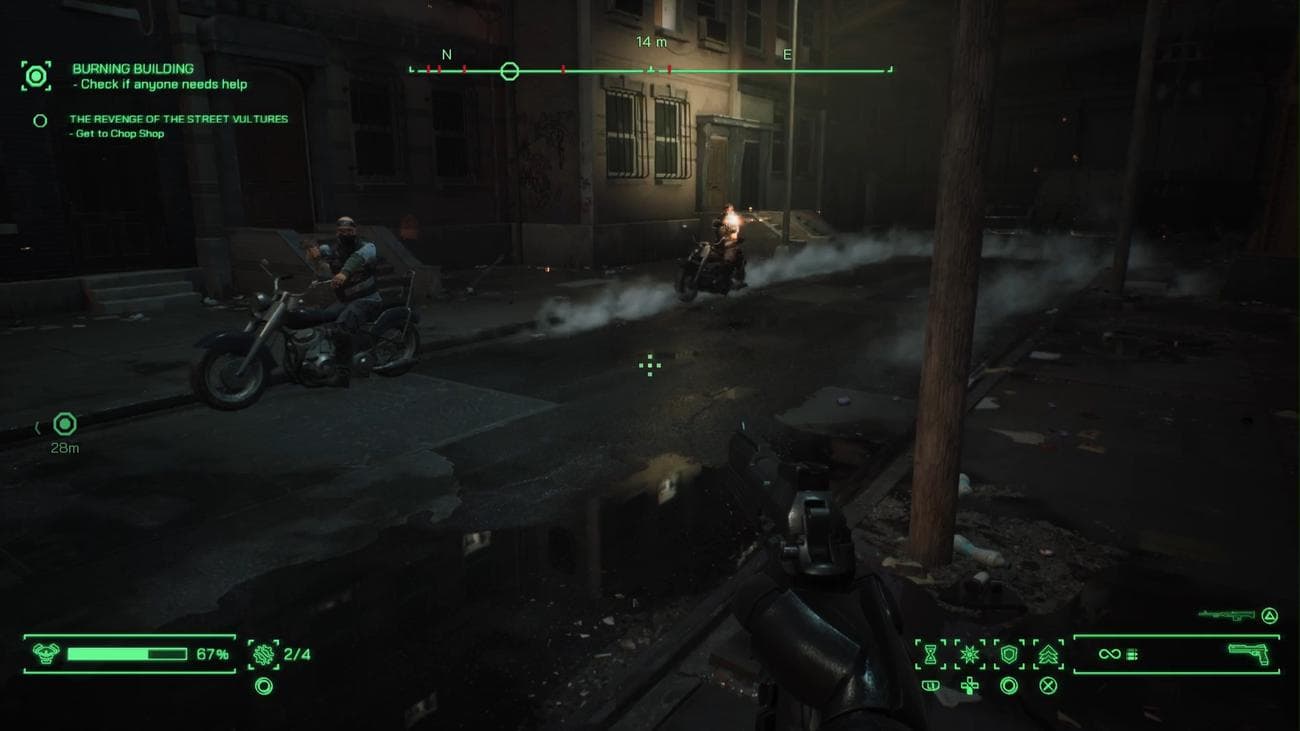Use the gear-shaped repair charge icon

263,654
